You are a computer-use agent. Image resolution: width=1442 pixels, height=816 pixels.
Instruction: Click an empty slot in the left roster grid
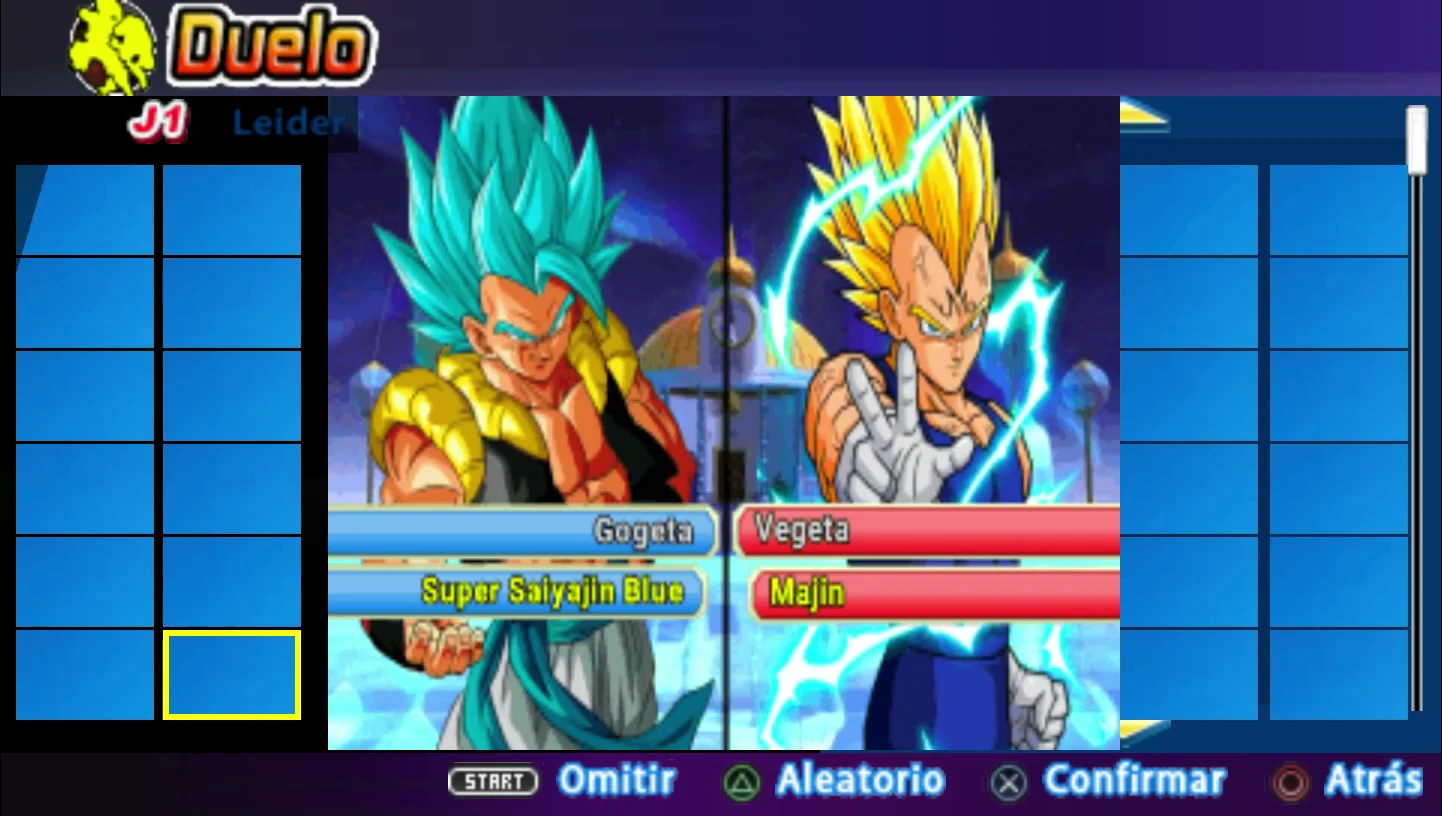tap(84, 300)
